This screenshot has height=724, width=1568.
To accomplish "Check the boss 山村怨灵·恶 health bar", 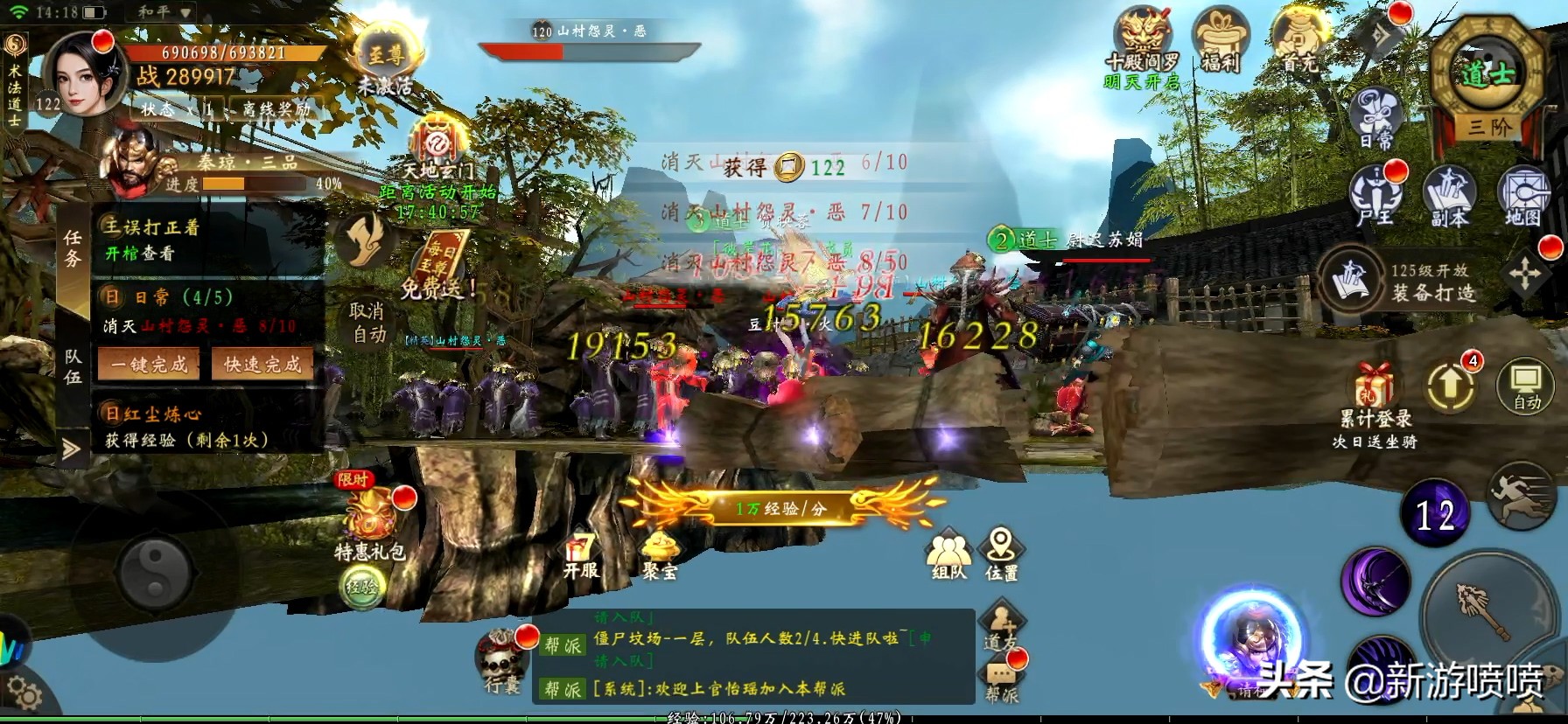I will click(x=591, y=50).
